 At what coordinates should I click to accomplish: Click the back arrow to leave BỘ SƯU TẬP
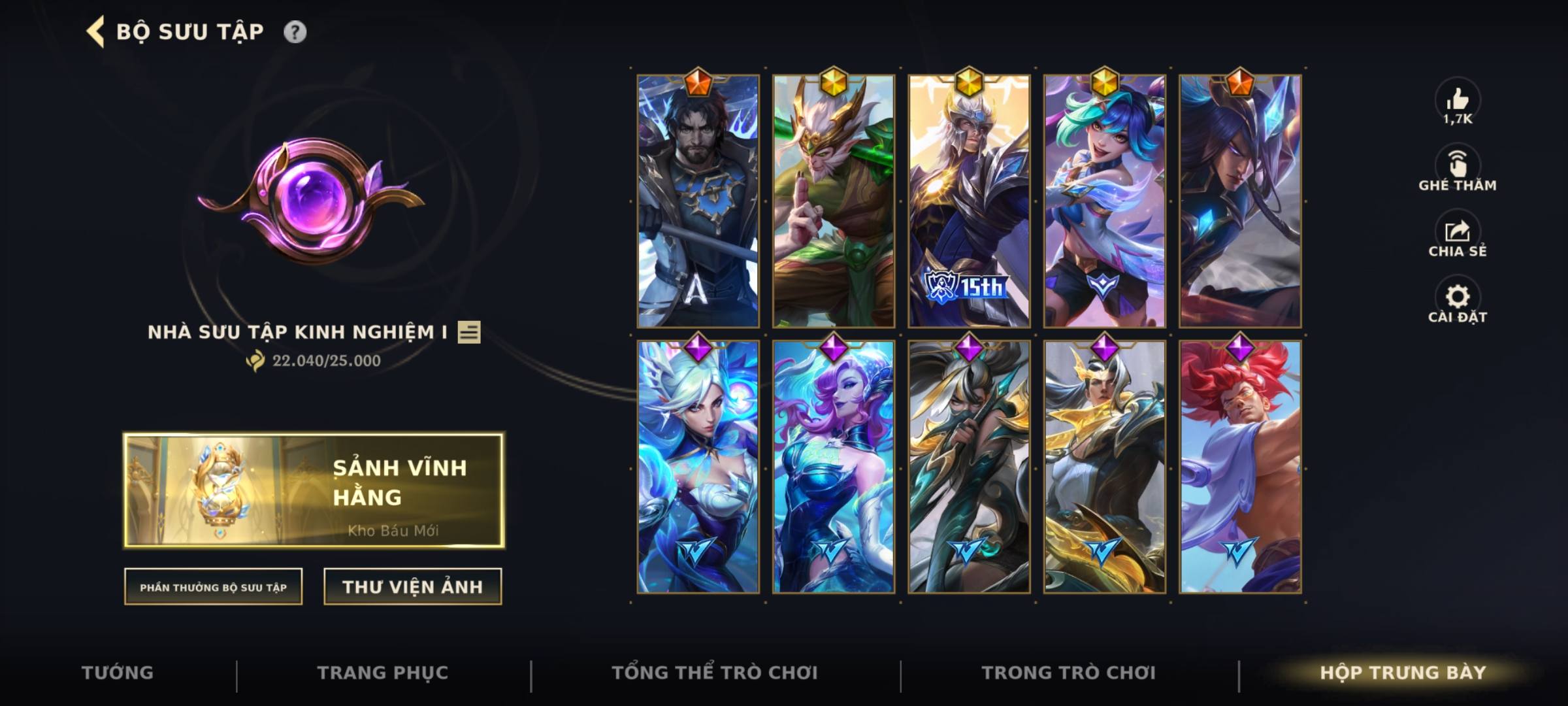95,30
